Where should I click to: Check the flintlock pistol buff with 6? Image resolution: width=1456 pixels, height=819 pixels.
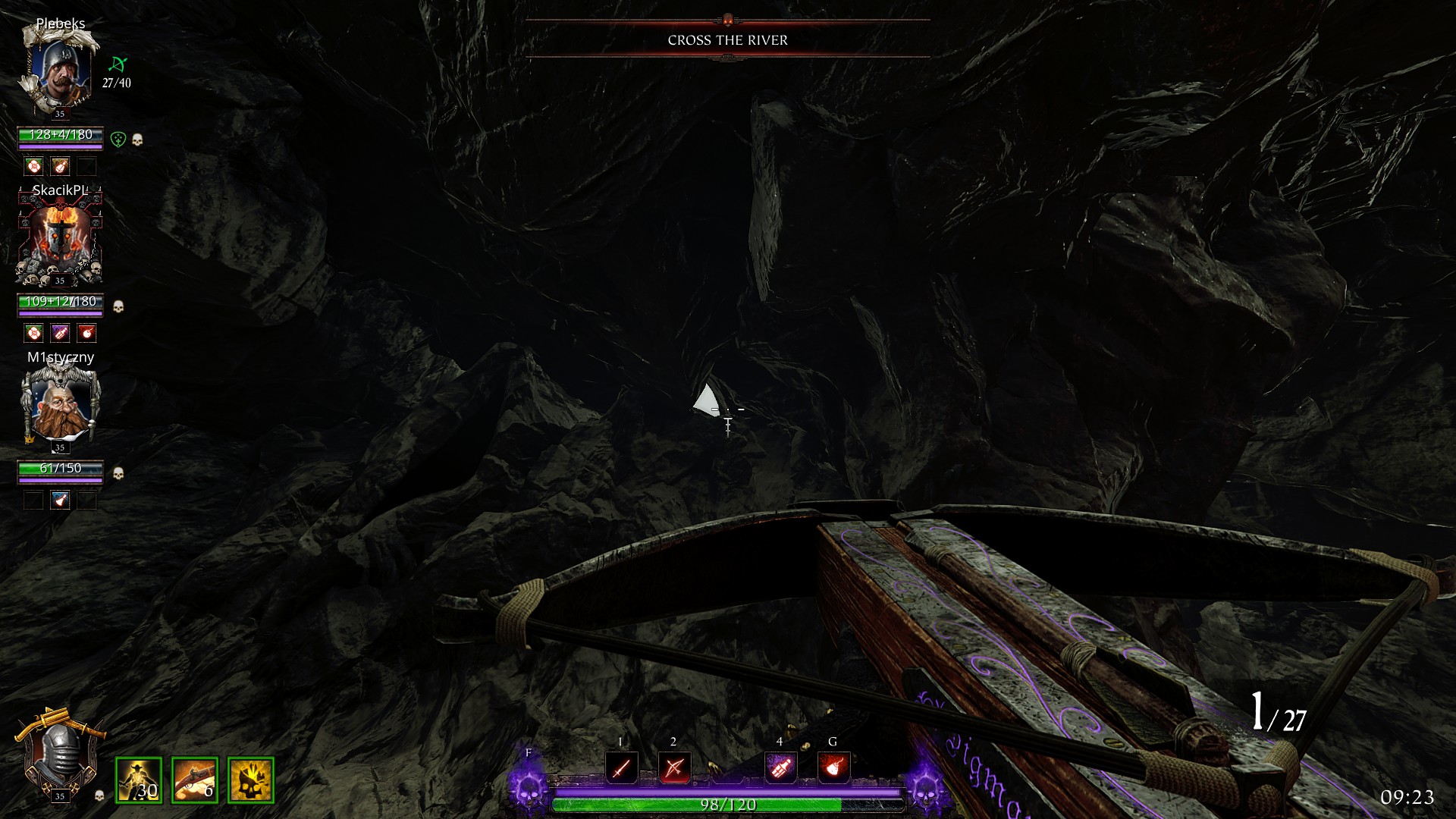[195, 780]
